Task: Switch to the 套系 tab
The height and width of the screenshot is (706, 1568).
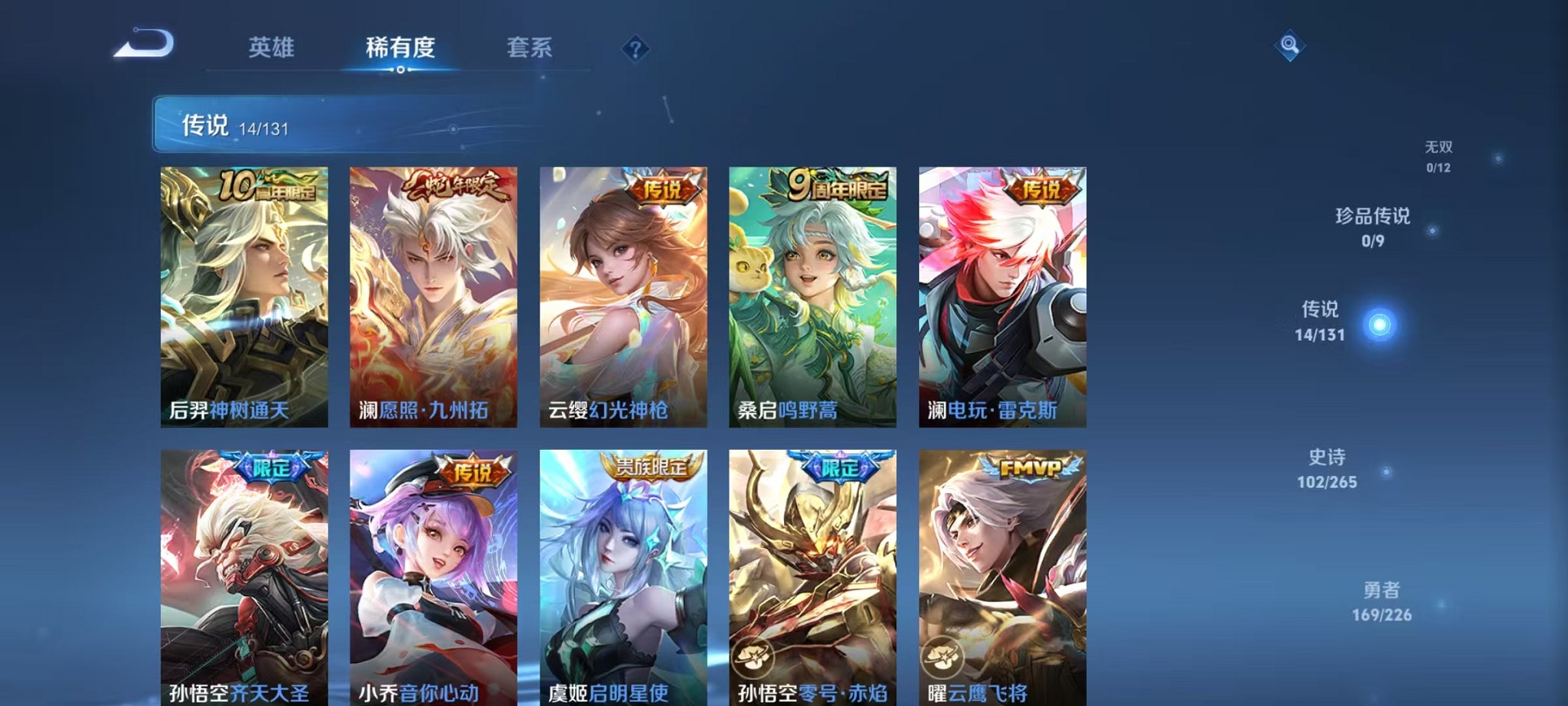Action: (x=532, y=48)
